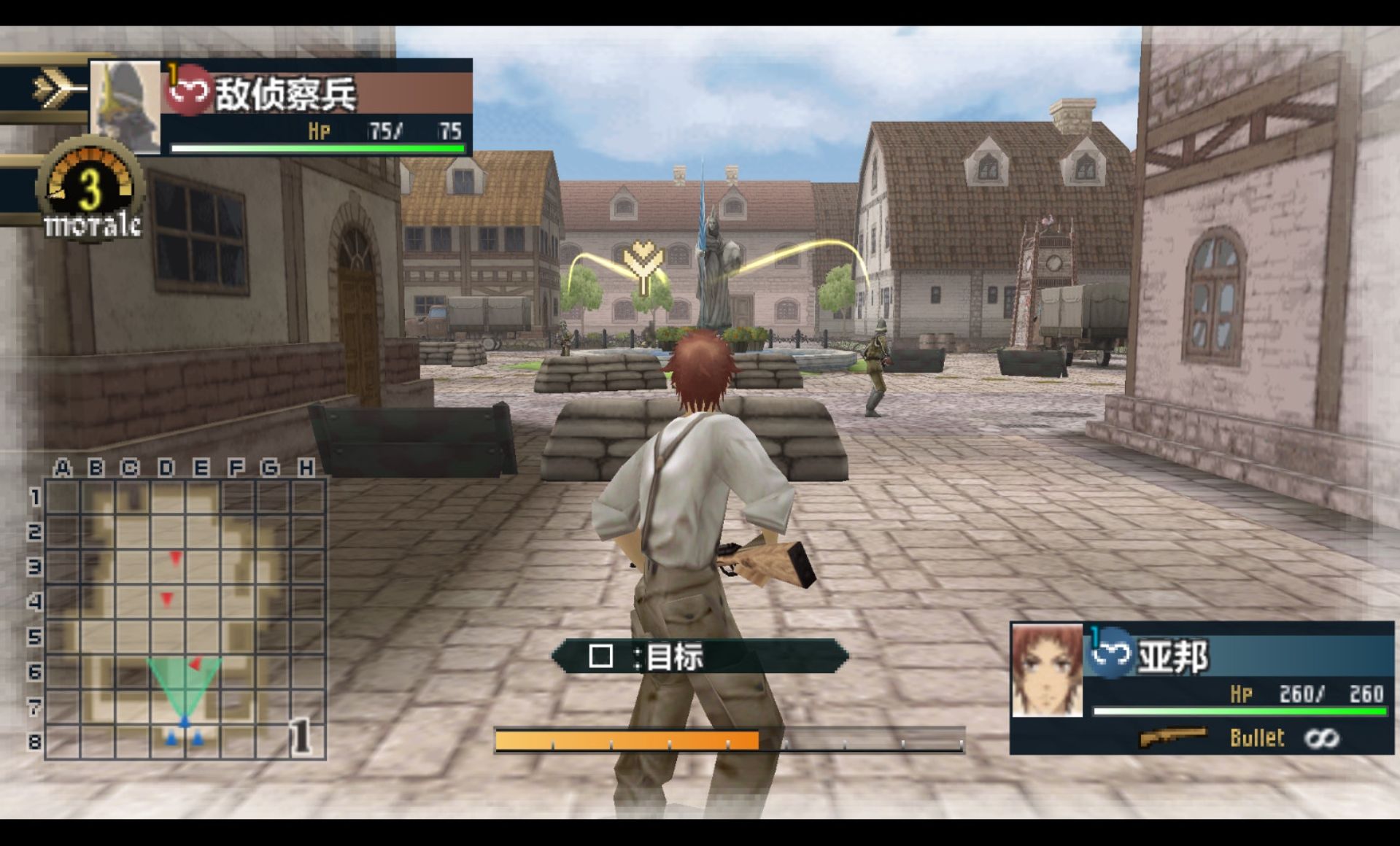
Task: Select the enemy scout portrait
Action: 125,106
